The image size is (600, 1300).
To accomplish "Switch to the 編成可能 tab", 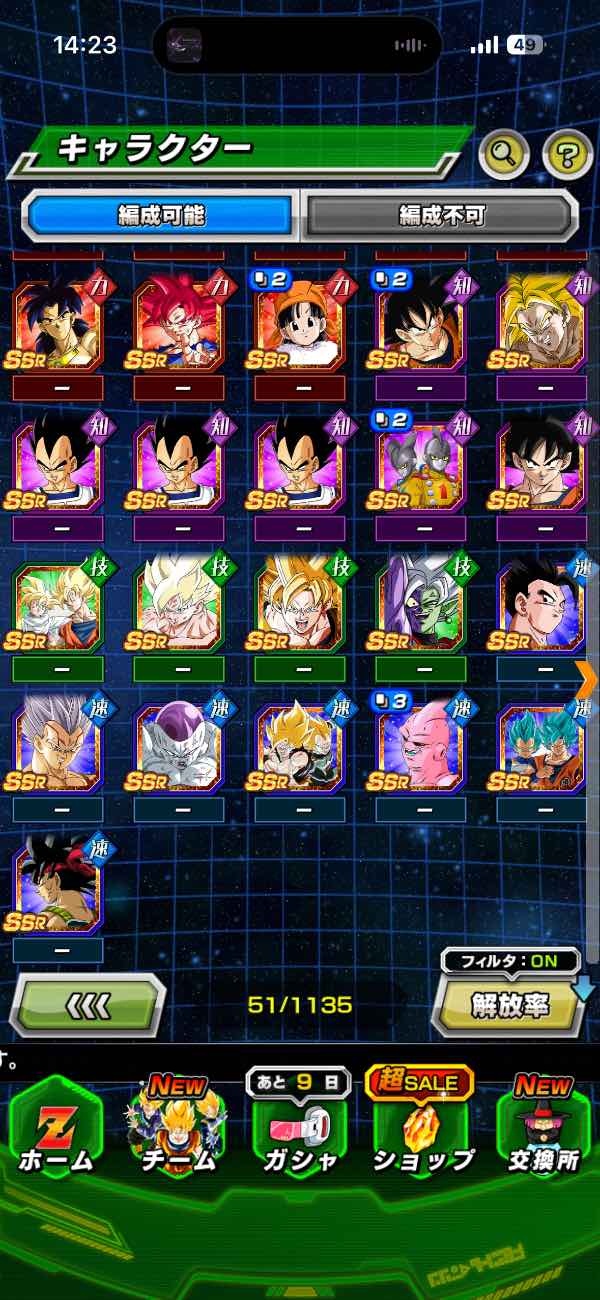I will (x=160, y=214).
